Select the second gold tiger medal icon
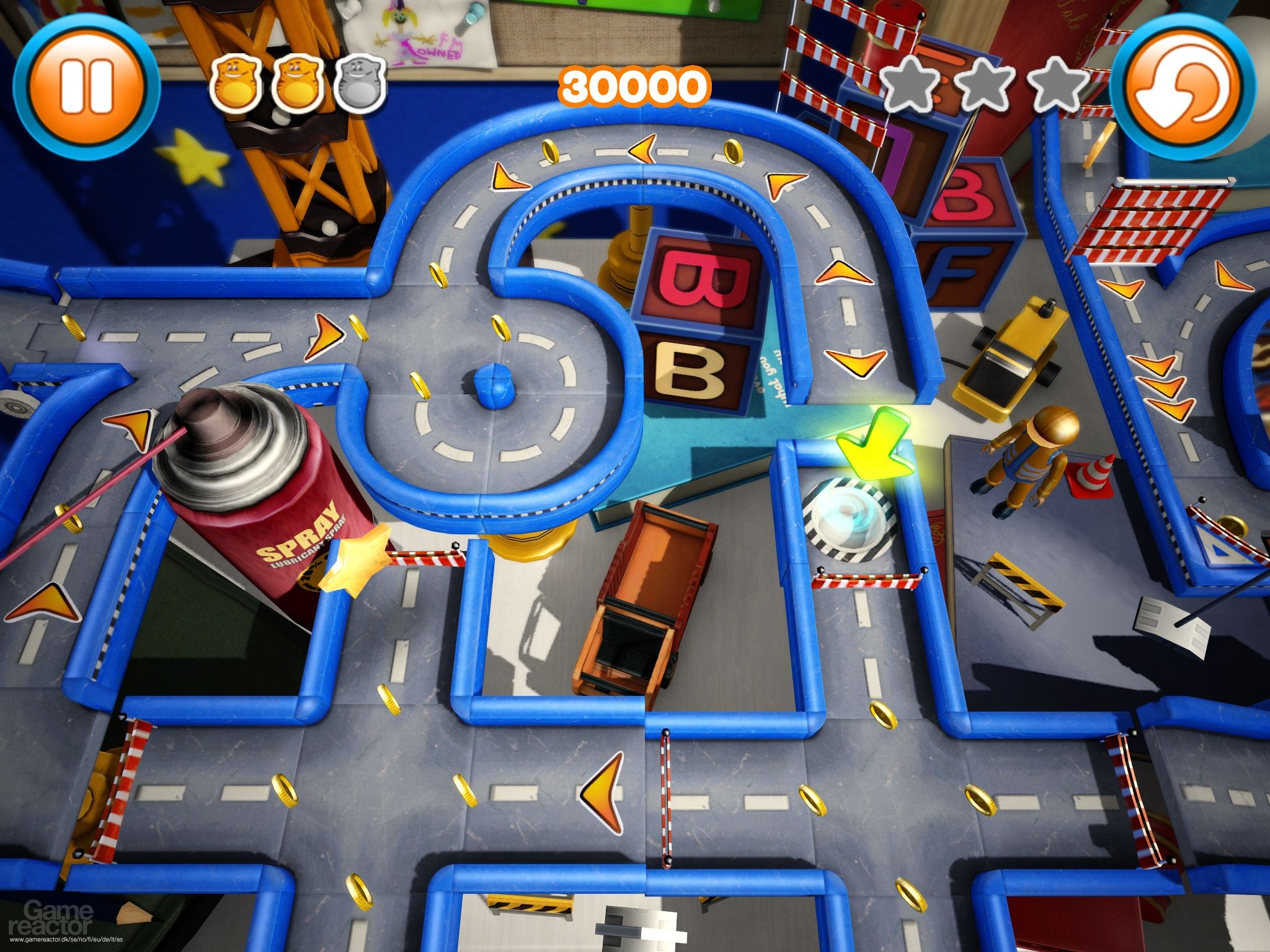Image resolution: width=1270 pixels, height=952 pixels. coord(298,84)
